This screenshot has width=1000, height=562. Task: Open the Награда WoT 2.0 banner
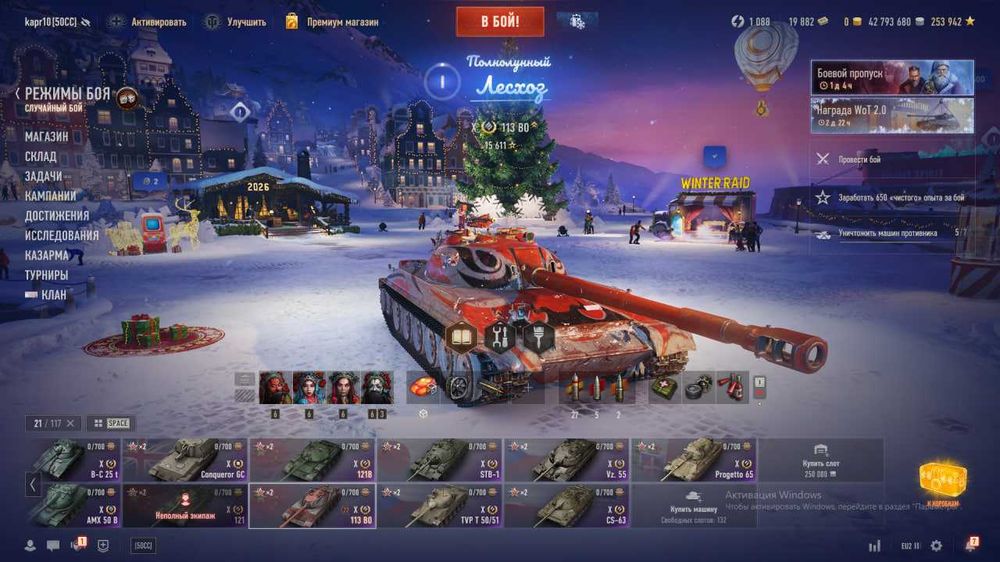[890, 115]
